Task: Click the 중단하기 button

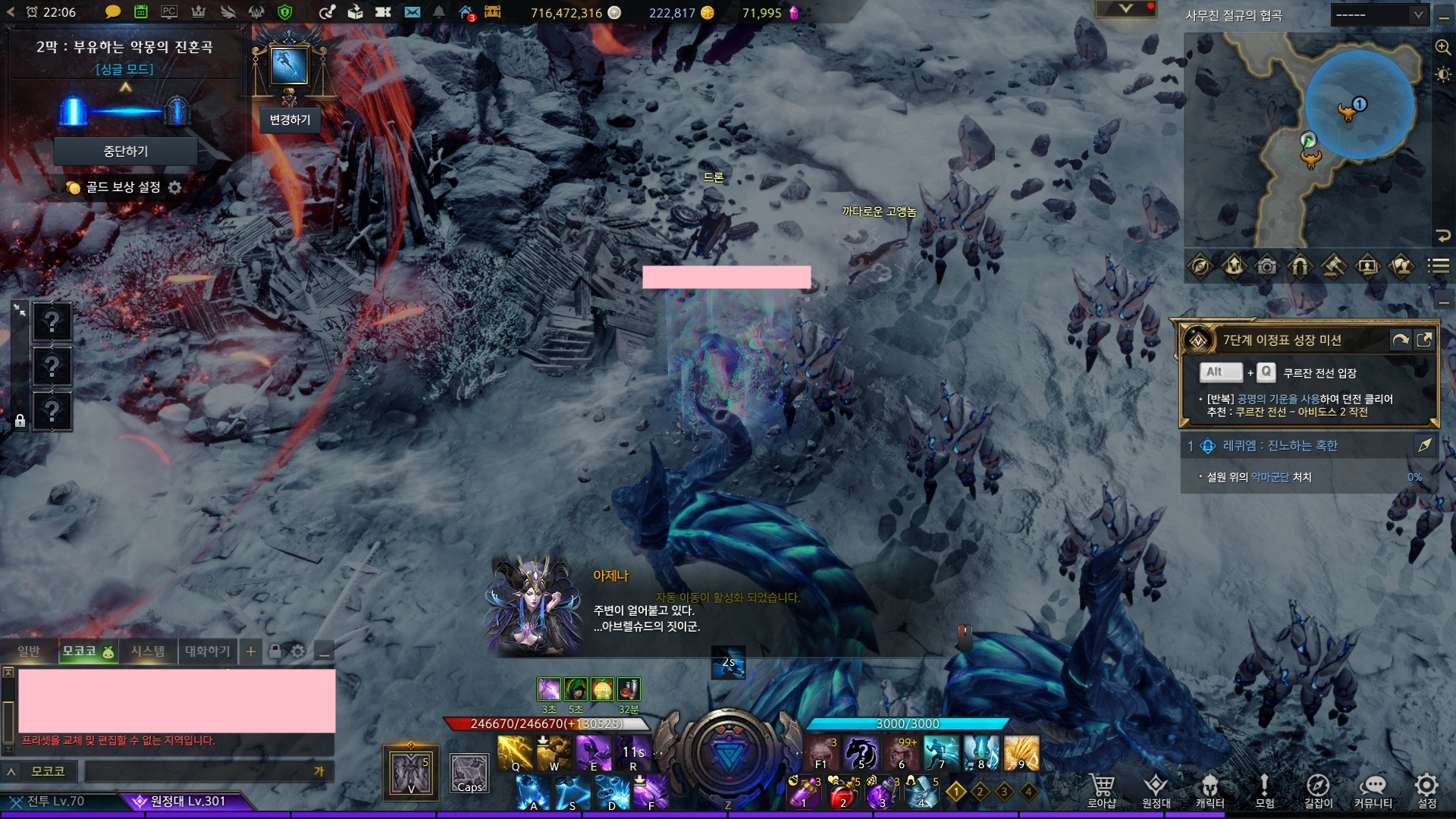Action: click(x=126, y=152)
